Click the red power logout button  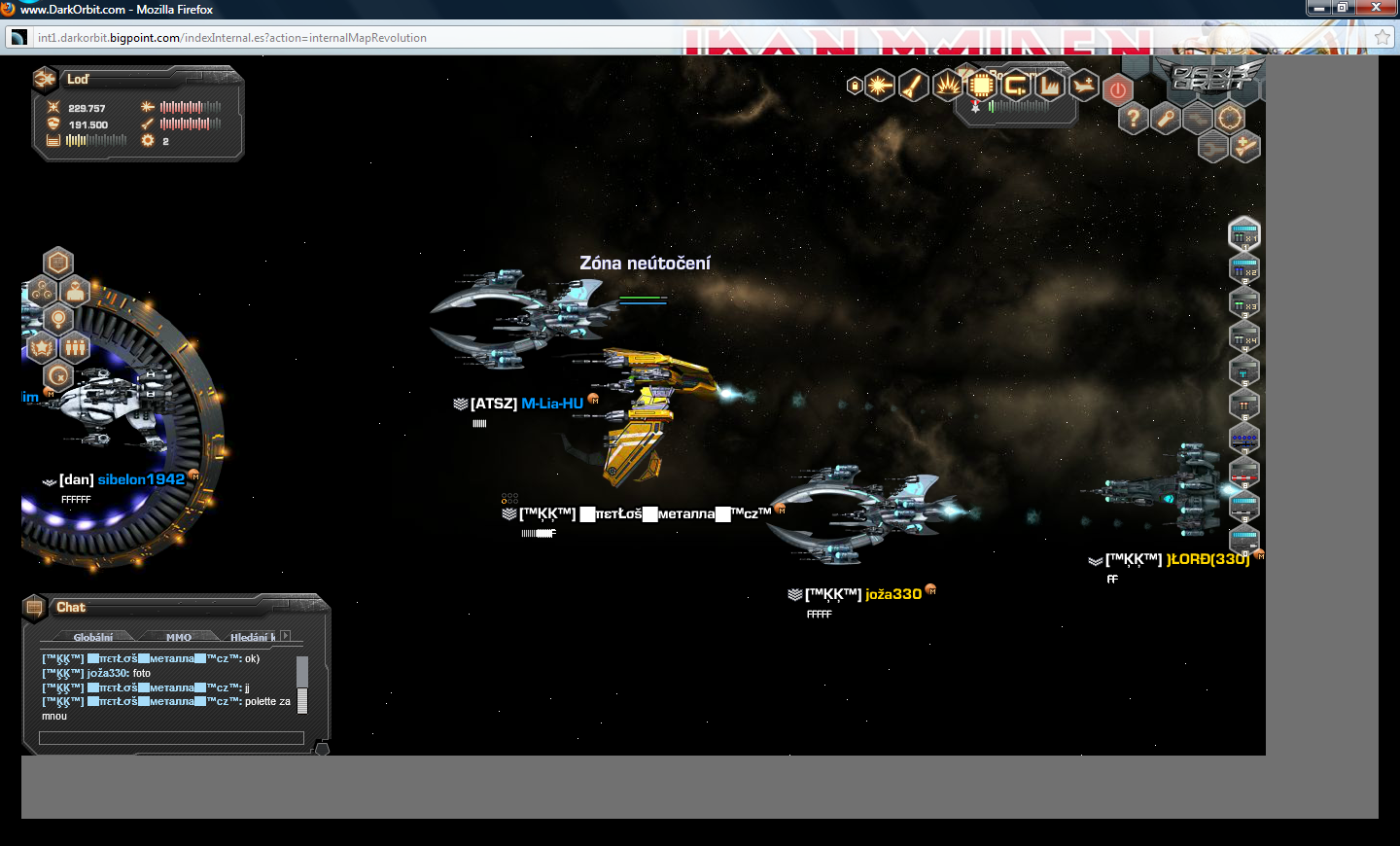[x=1118, y=90]
